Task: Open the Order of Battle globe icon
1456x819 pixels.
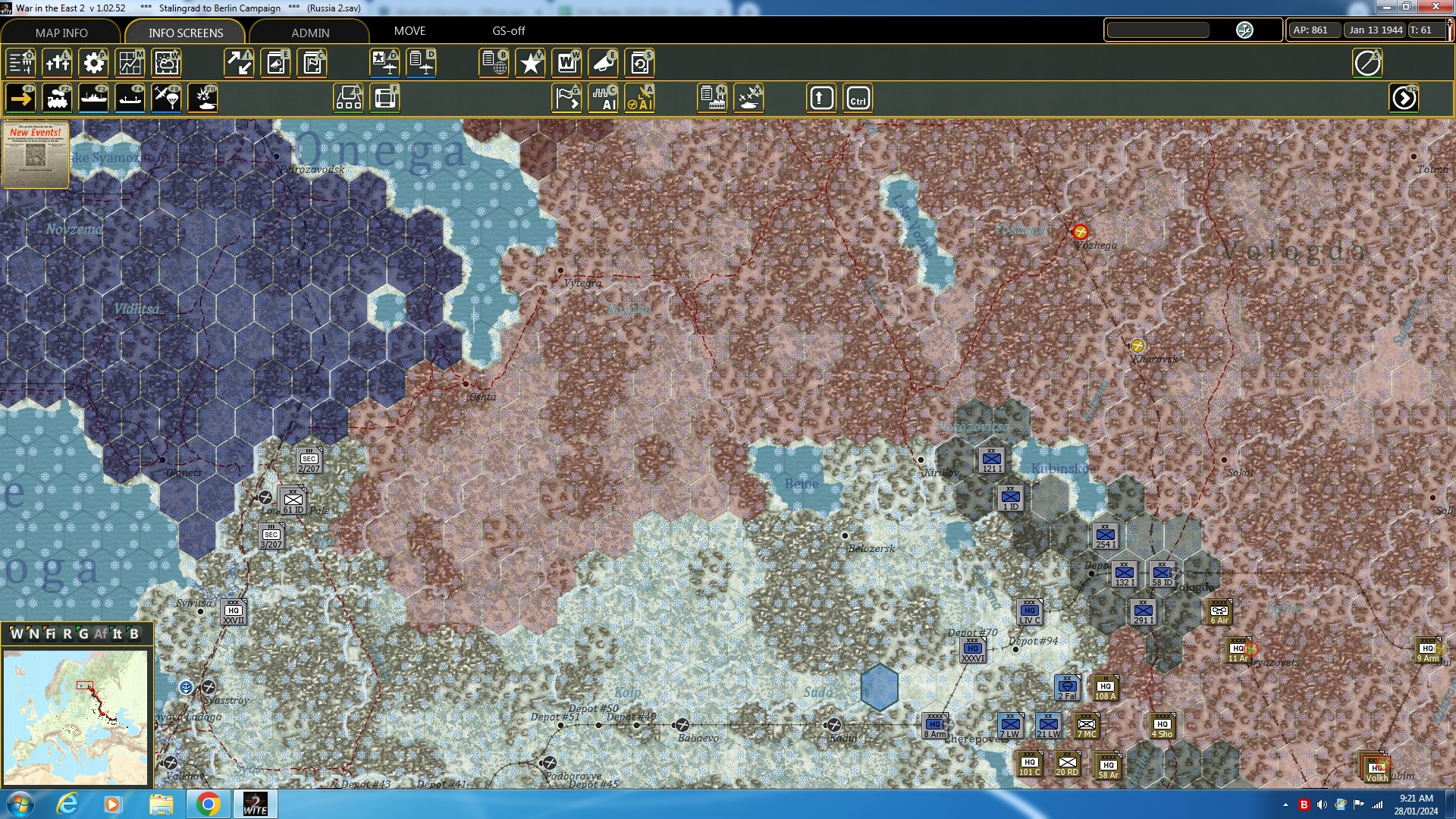Action: pos(494,63)
